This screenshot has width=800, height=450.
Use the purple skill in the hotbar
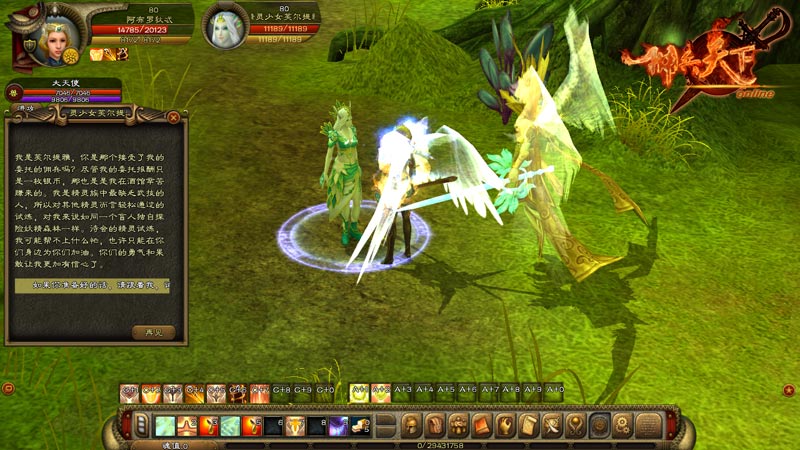click(x=339, y=427)
